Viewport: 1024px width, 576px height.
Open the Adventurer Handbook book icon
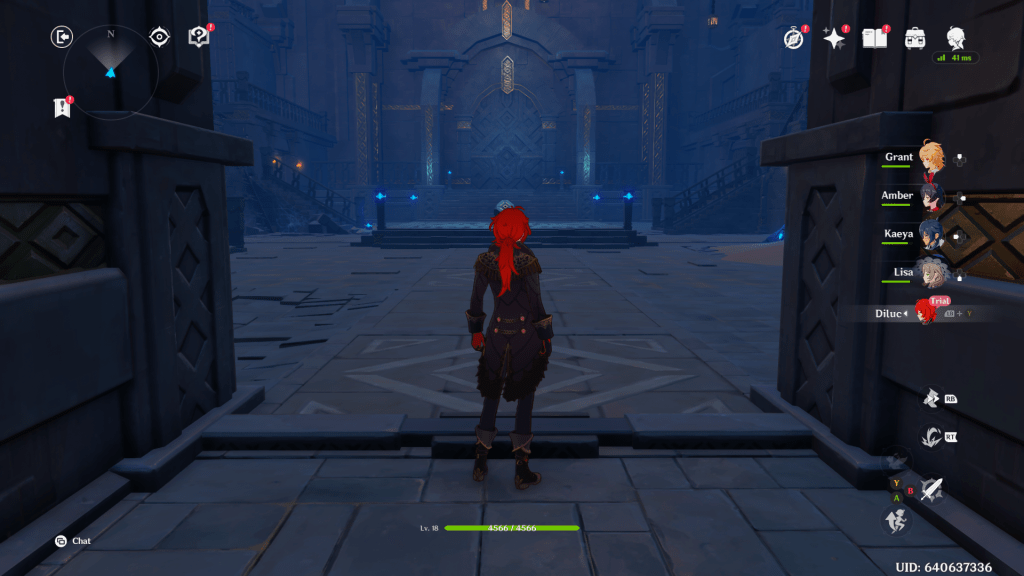pos(875,38)
